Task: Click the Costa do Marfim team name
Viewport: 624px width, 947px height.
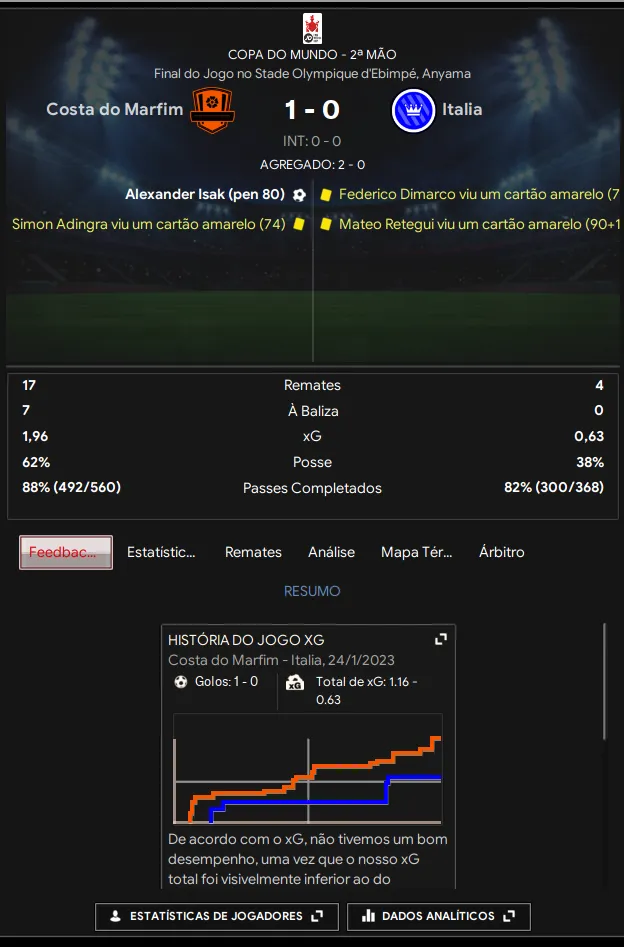Action: [114, 109]
